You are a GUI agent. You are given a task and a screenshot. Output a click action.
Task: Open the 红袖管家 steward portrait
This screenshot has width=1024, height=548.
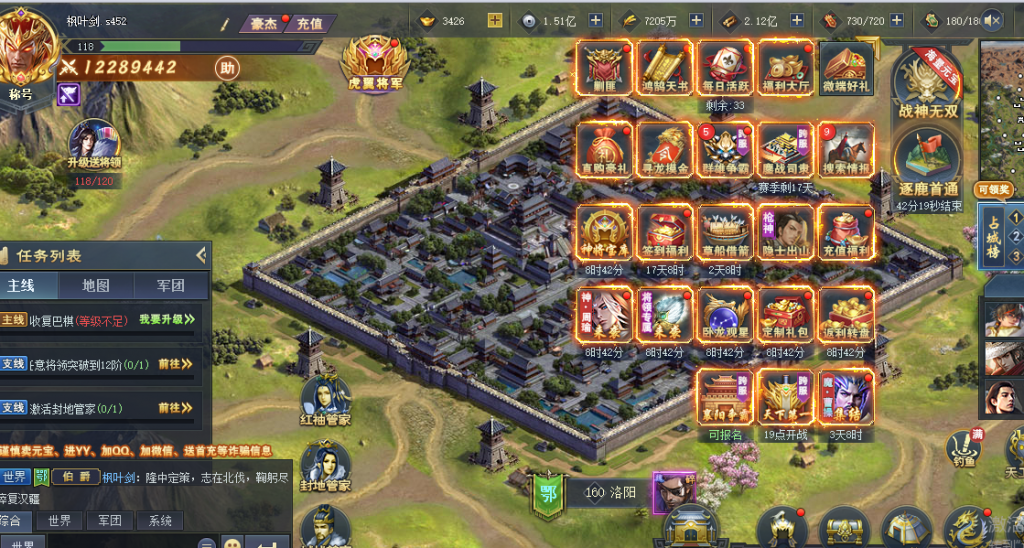pos(325,400)
